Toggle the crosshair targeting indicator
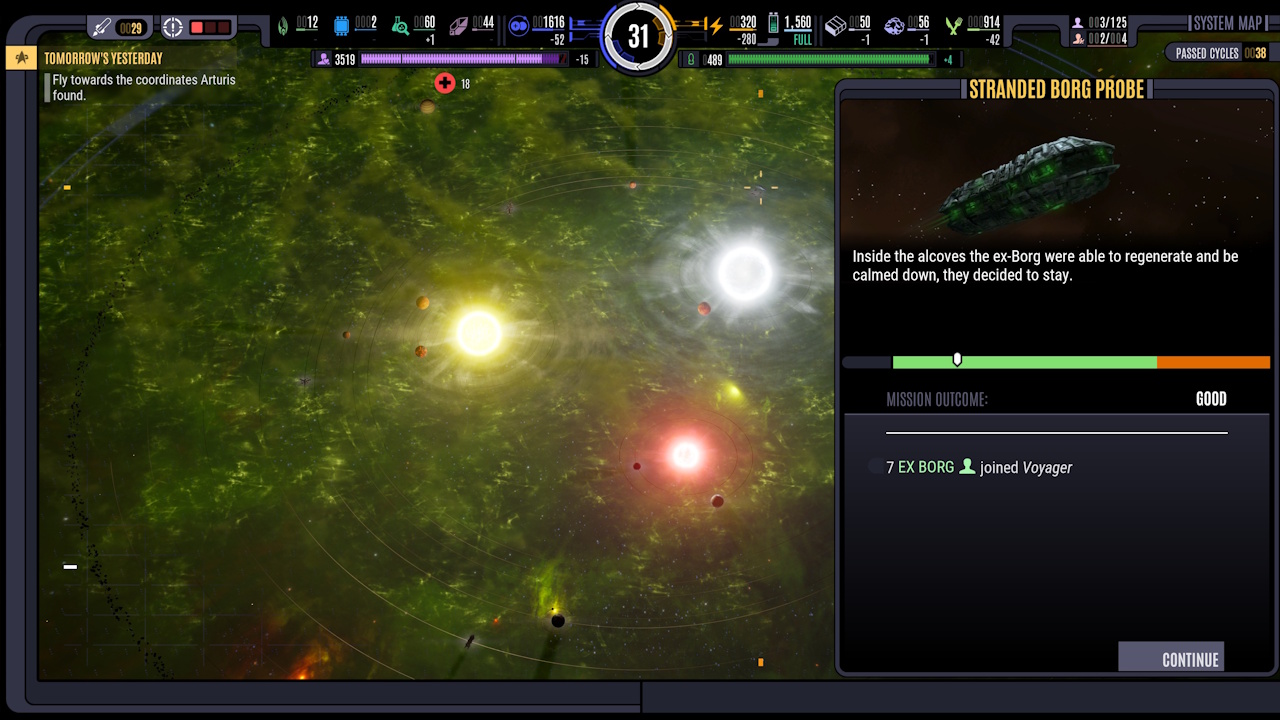Screen dimensions: 1280x720 tap(173, 27)
